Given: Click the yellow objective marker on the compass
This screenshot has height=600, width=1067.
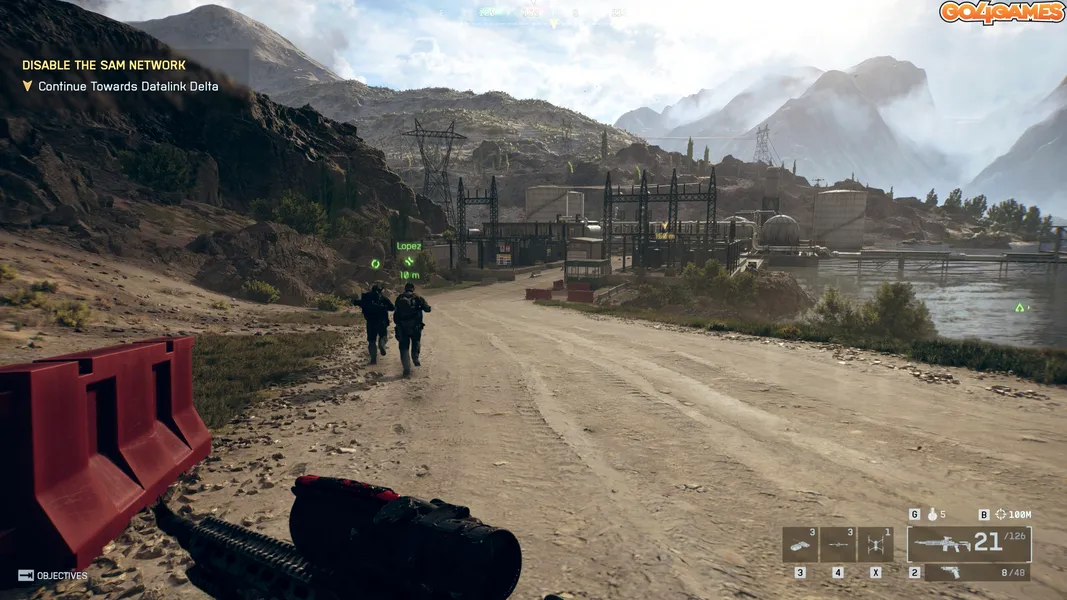Looking at the screenshot, I should (553, 23).
